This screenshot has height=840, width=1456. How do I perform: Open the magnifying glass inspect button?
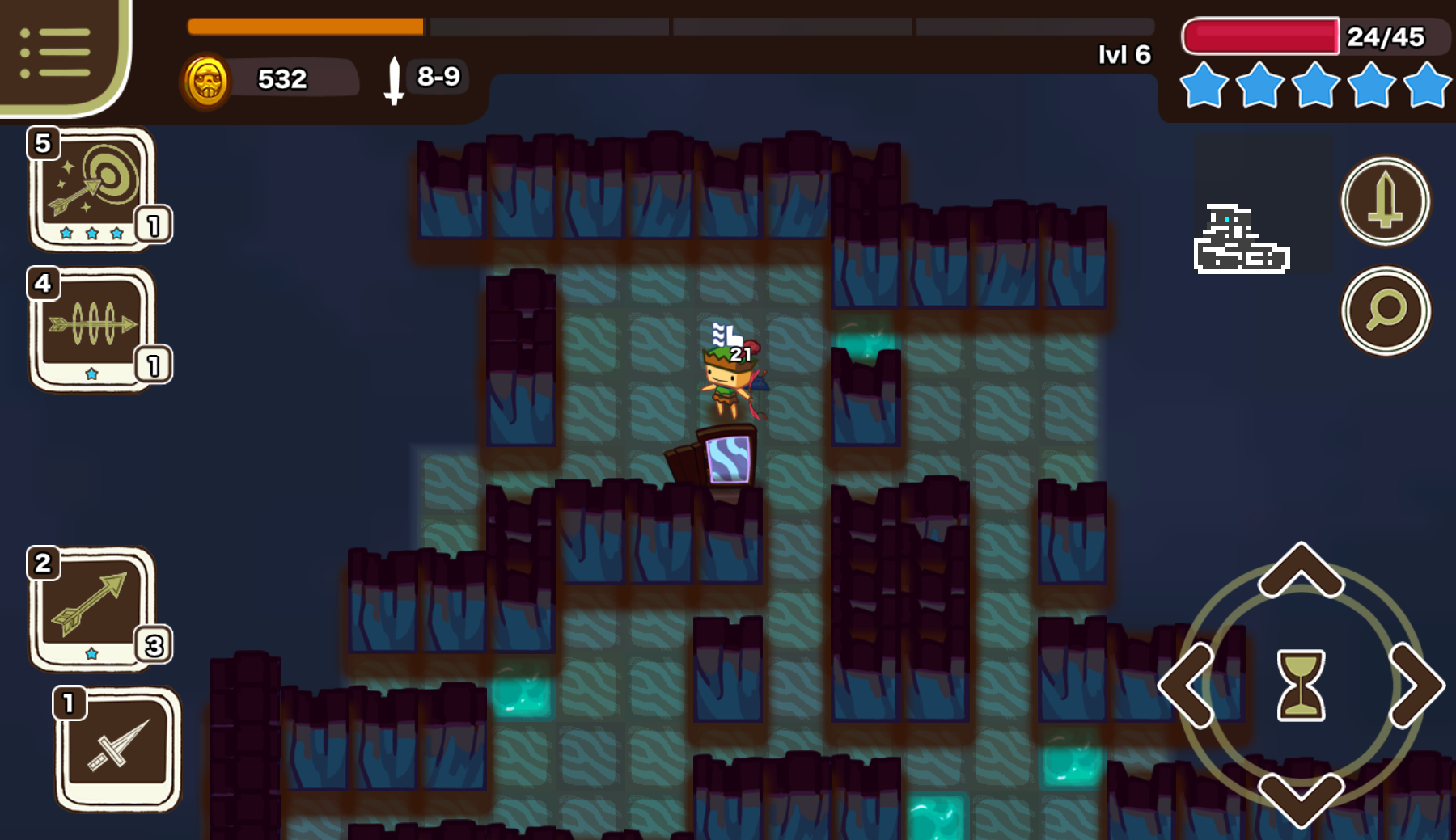click(x=1385, y=310)
